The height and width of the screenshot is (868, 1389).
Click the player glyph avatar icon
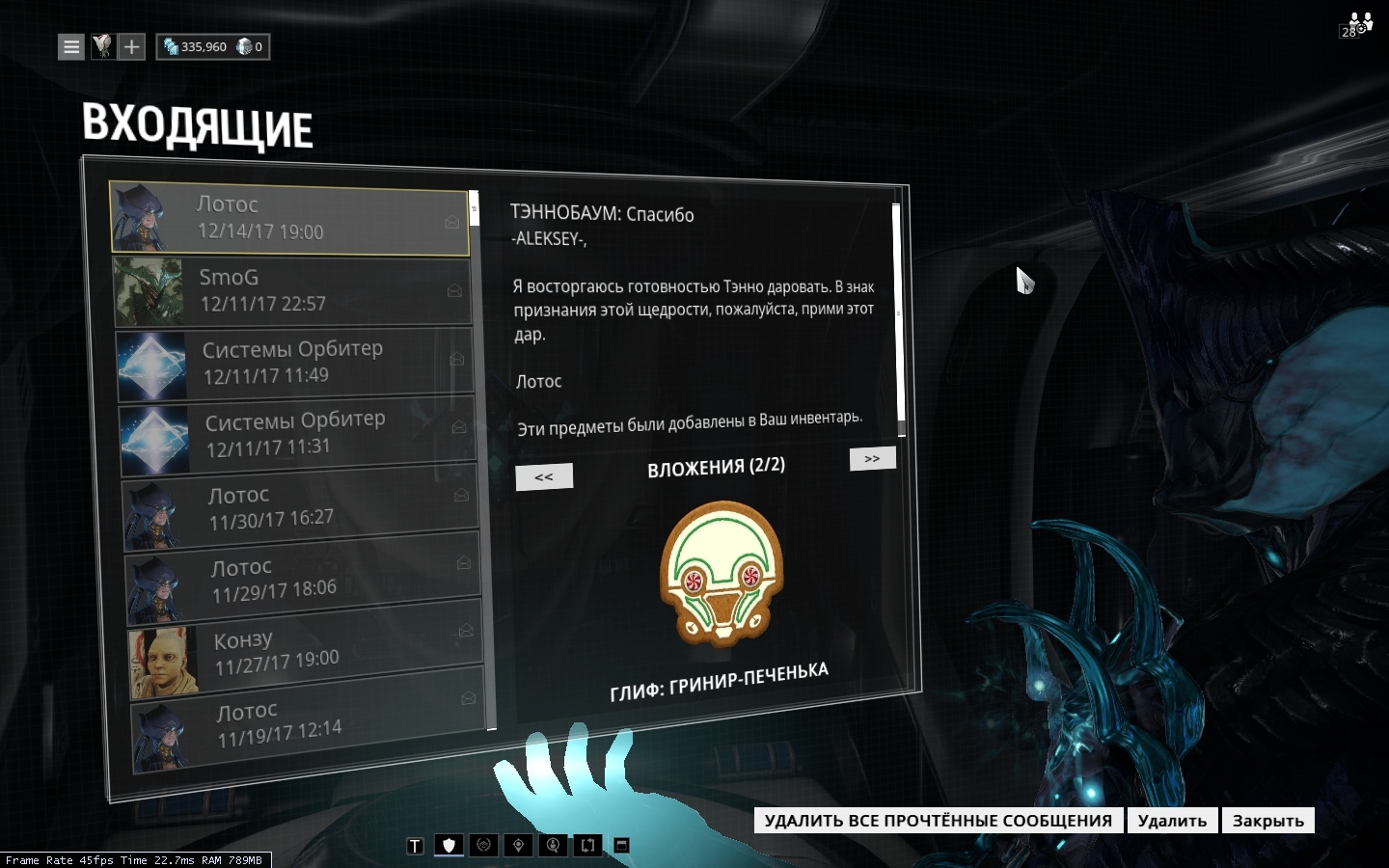click(102, 46)
